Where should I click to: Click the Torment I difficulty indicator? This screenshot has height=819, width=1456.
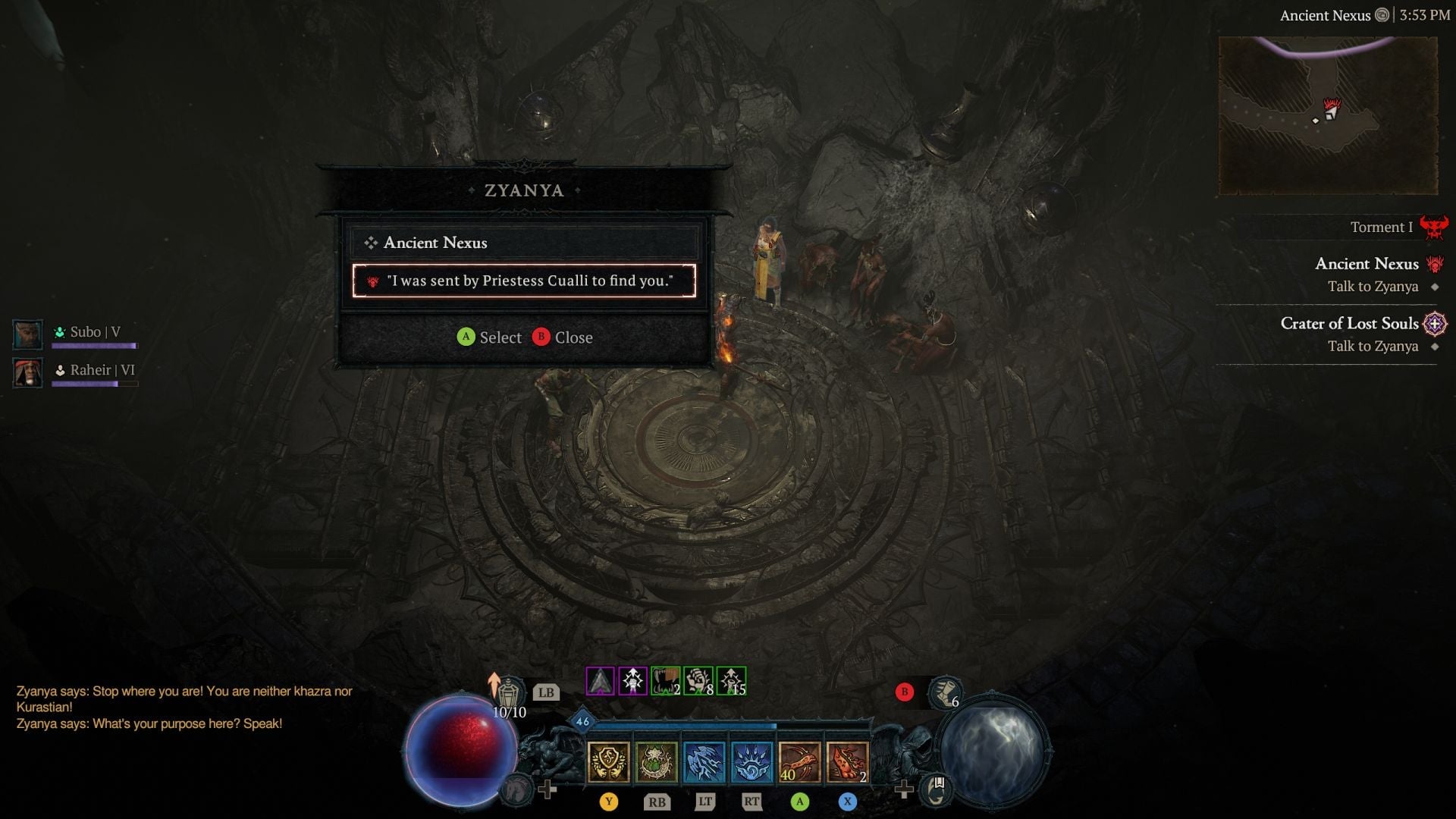pyautogui.click(x=1382, y=227)
